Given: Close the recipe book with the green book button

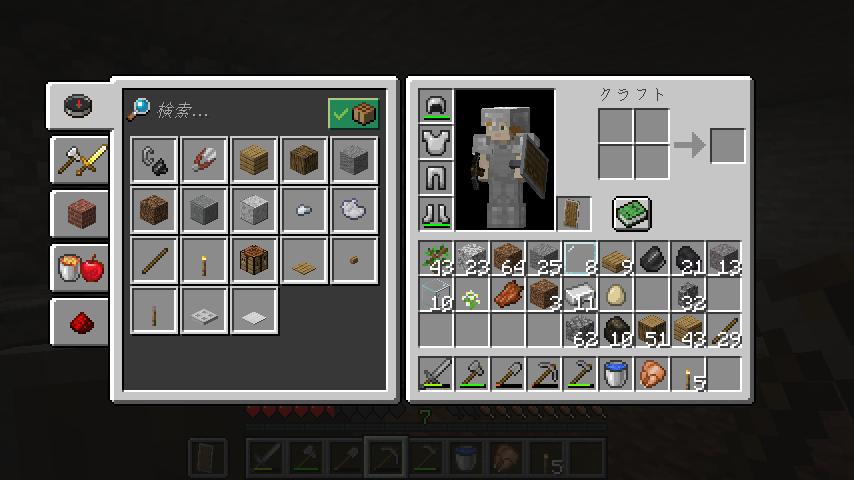Looking at the screenshot, I should click(x=631, y=212).
